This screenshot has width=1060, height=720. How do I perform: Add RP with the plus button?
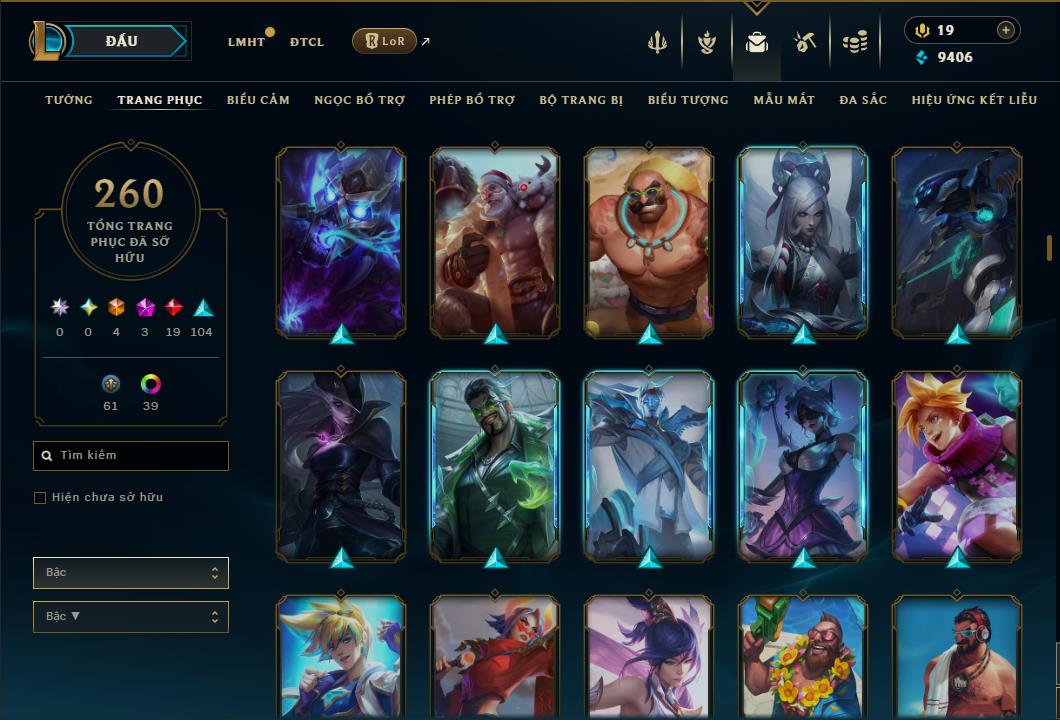1005,30
